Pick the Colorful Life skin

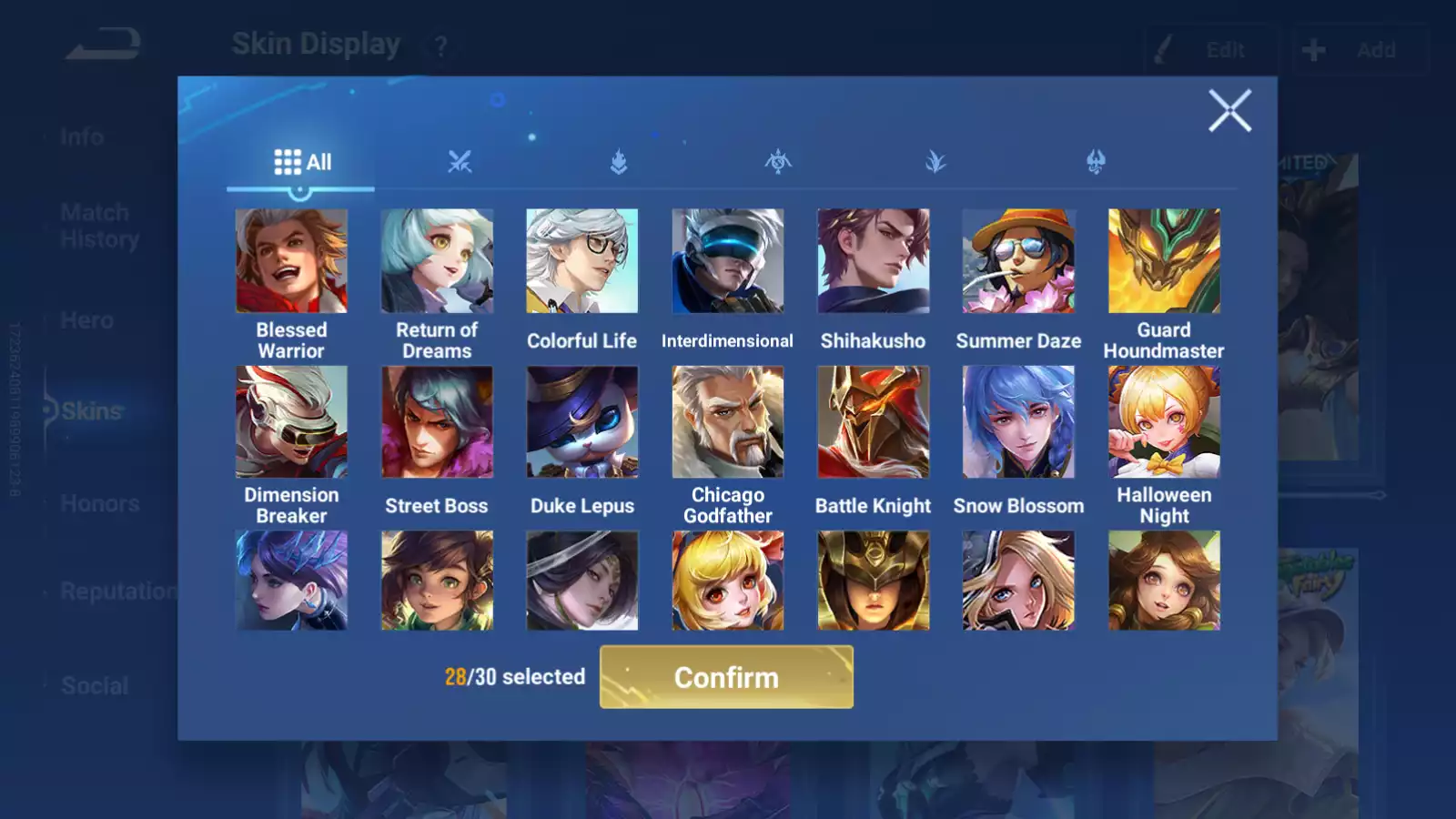tap(582, 261)
